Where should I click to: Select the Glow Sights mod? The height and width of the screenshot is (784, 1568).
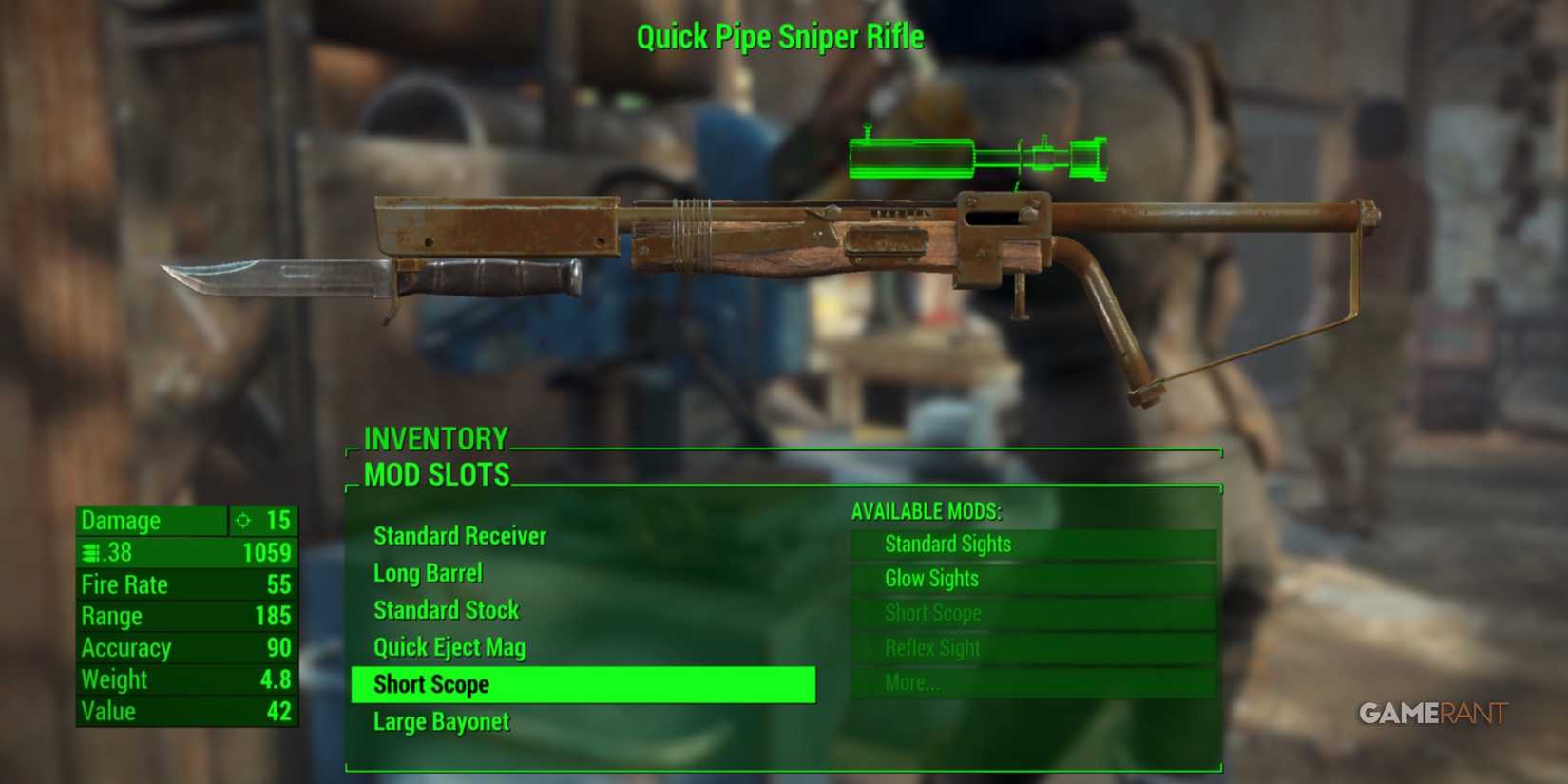click(x=931, y=578)
